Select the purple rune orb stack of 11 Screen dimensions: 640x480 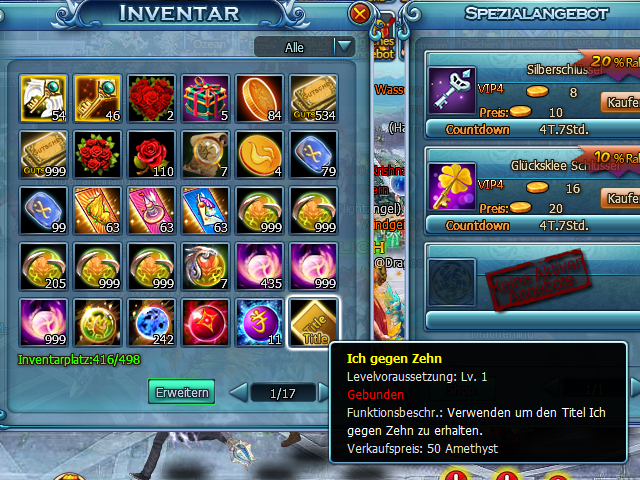pyautogui.click(x=259, y=322)
